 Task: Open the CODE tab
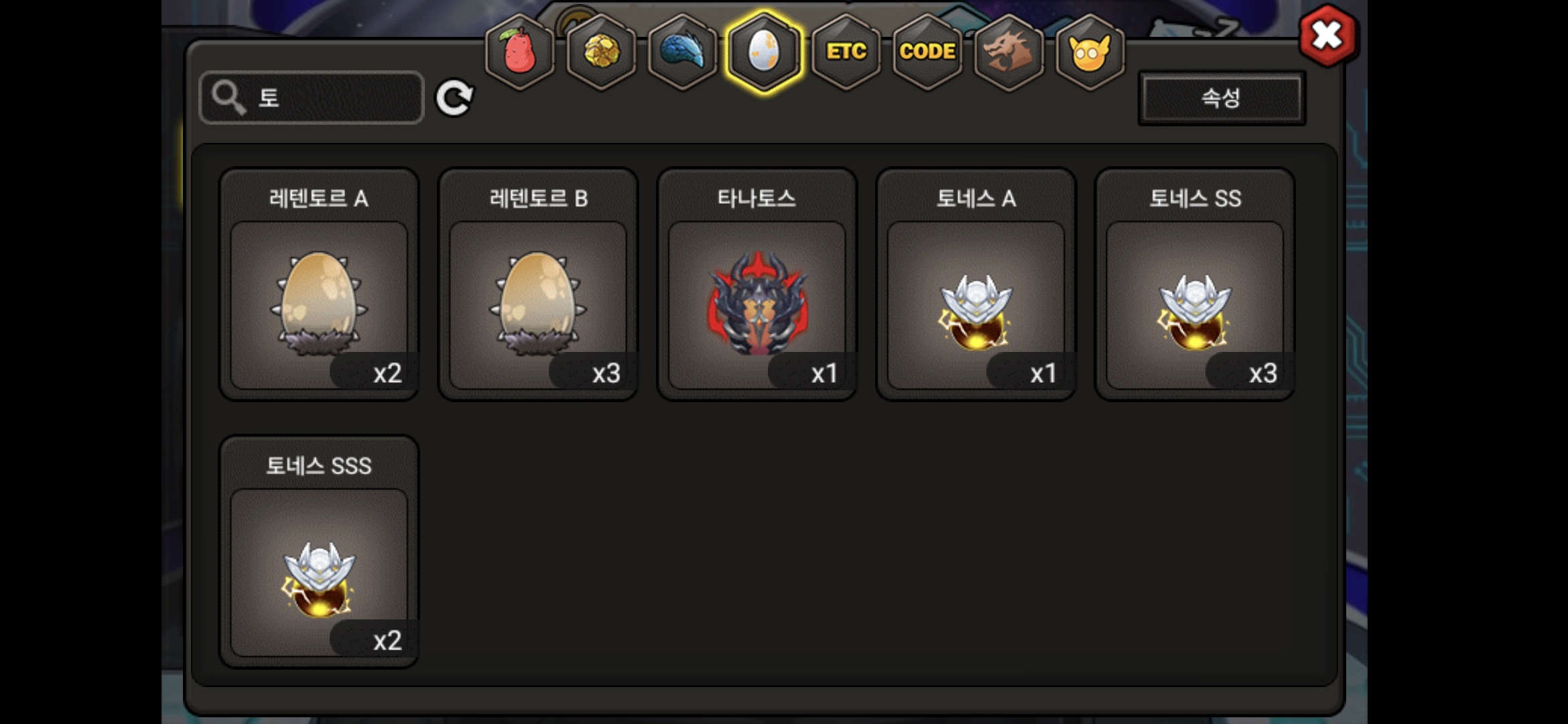927,52
